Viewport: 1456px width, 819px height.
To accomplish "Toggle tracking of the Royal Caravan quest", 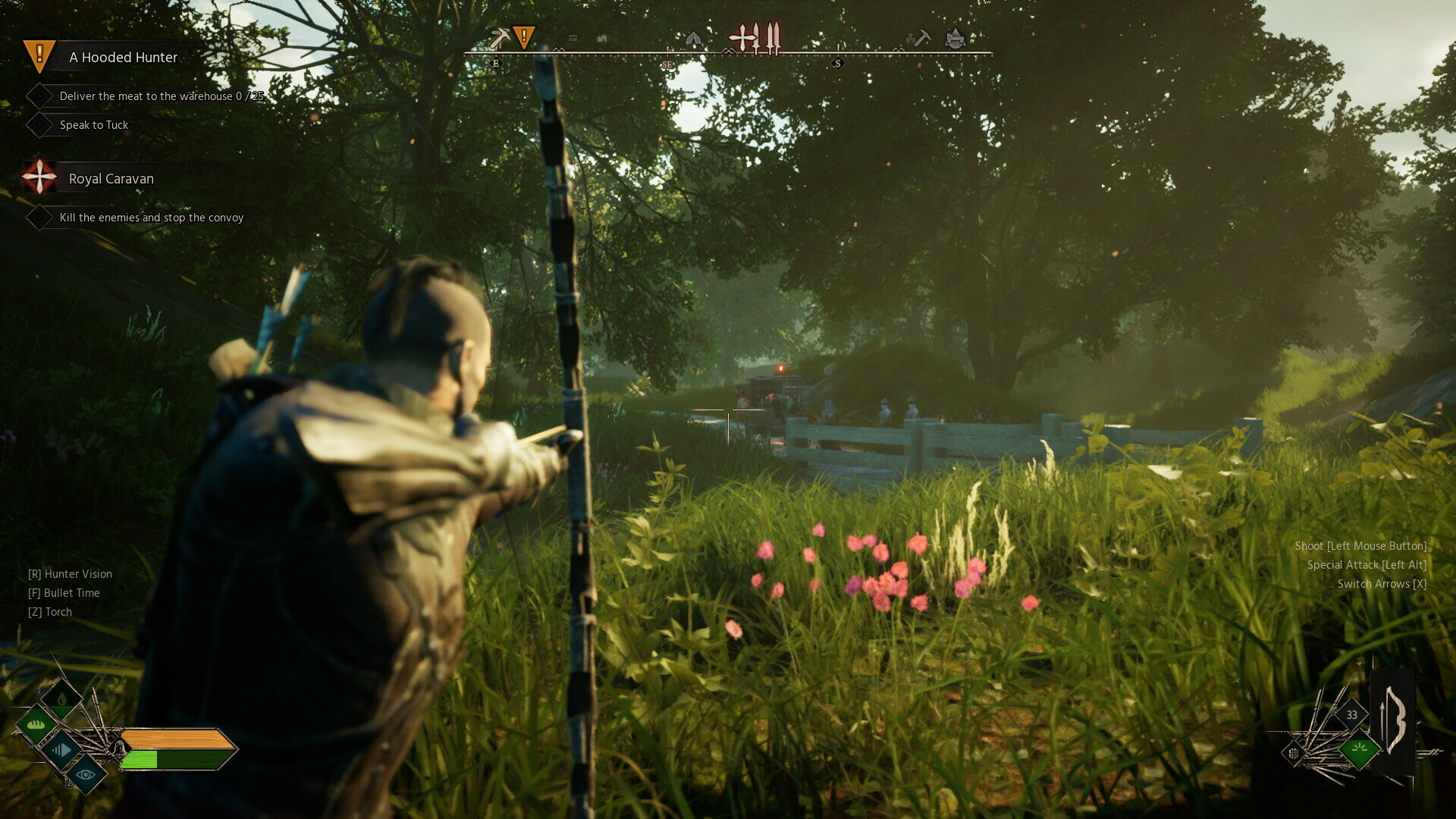I will (111, 178).
